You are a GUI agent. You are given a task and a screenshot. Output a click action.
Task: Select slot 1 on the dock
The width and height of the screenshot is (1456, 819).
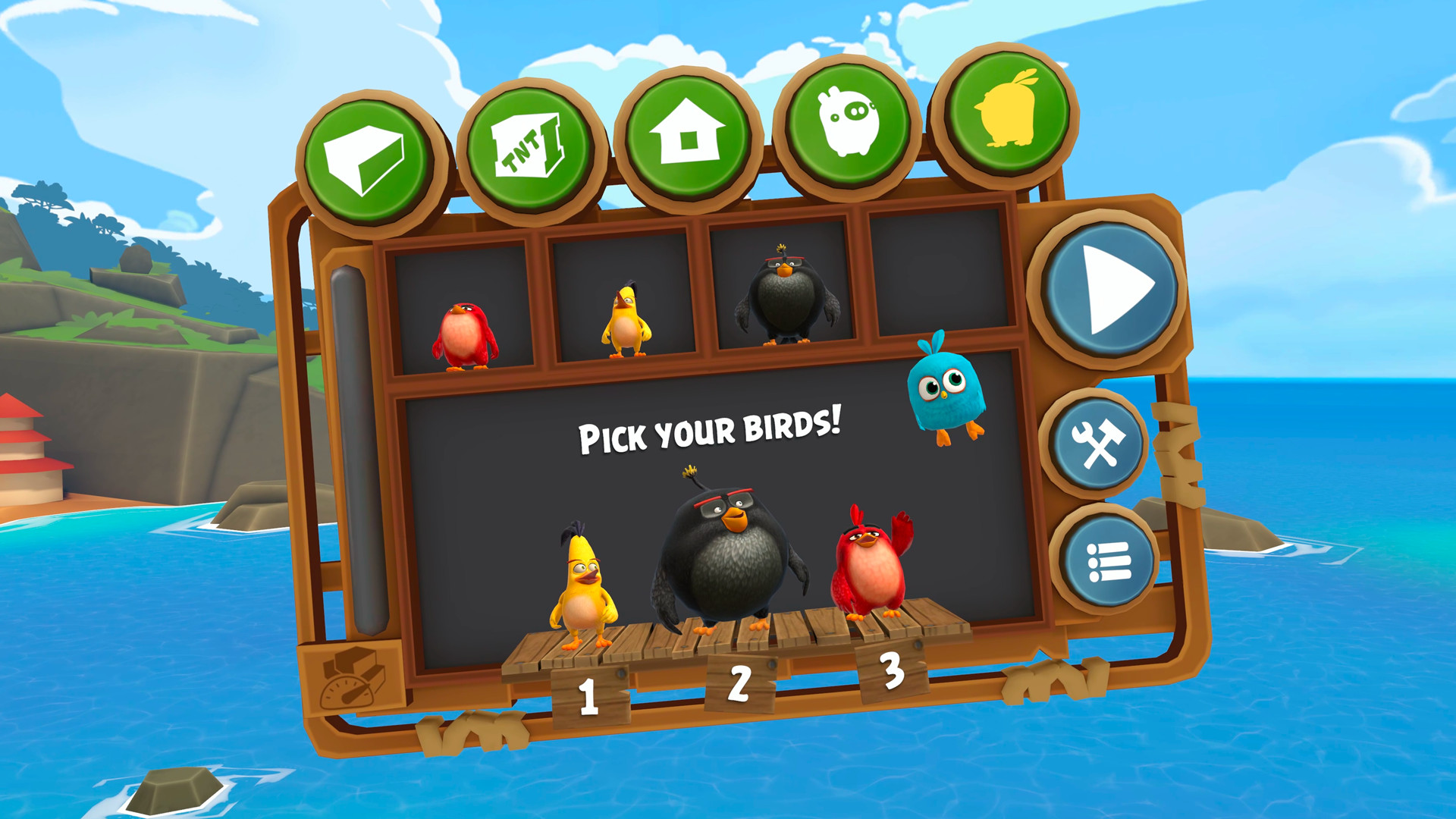[588, 694]
